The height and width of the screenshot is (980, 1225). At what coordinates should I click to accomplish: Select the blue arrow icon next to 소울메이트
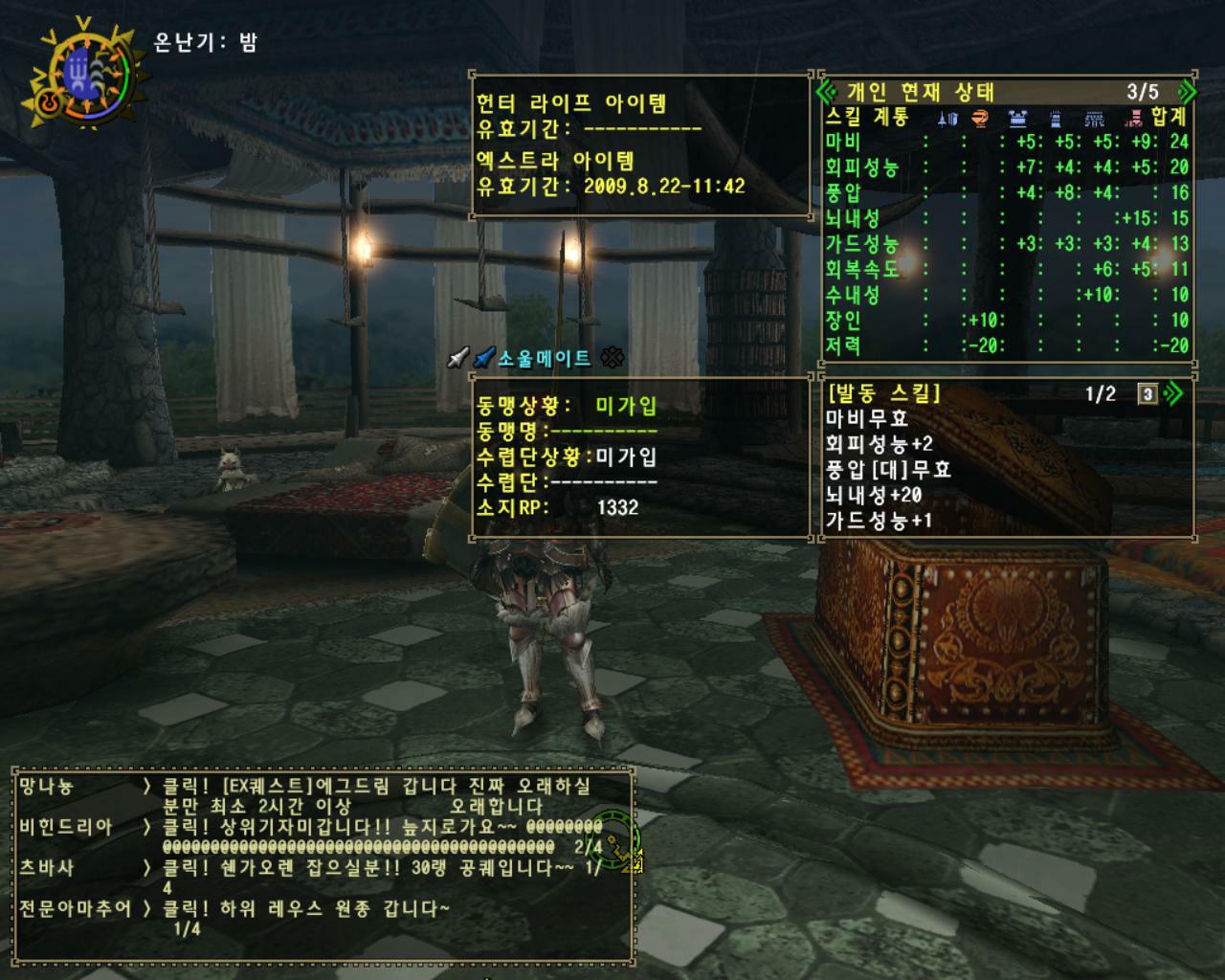(482, 358)
